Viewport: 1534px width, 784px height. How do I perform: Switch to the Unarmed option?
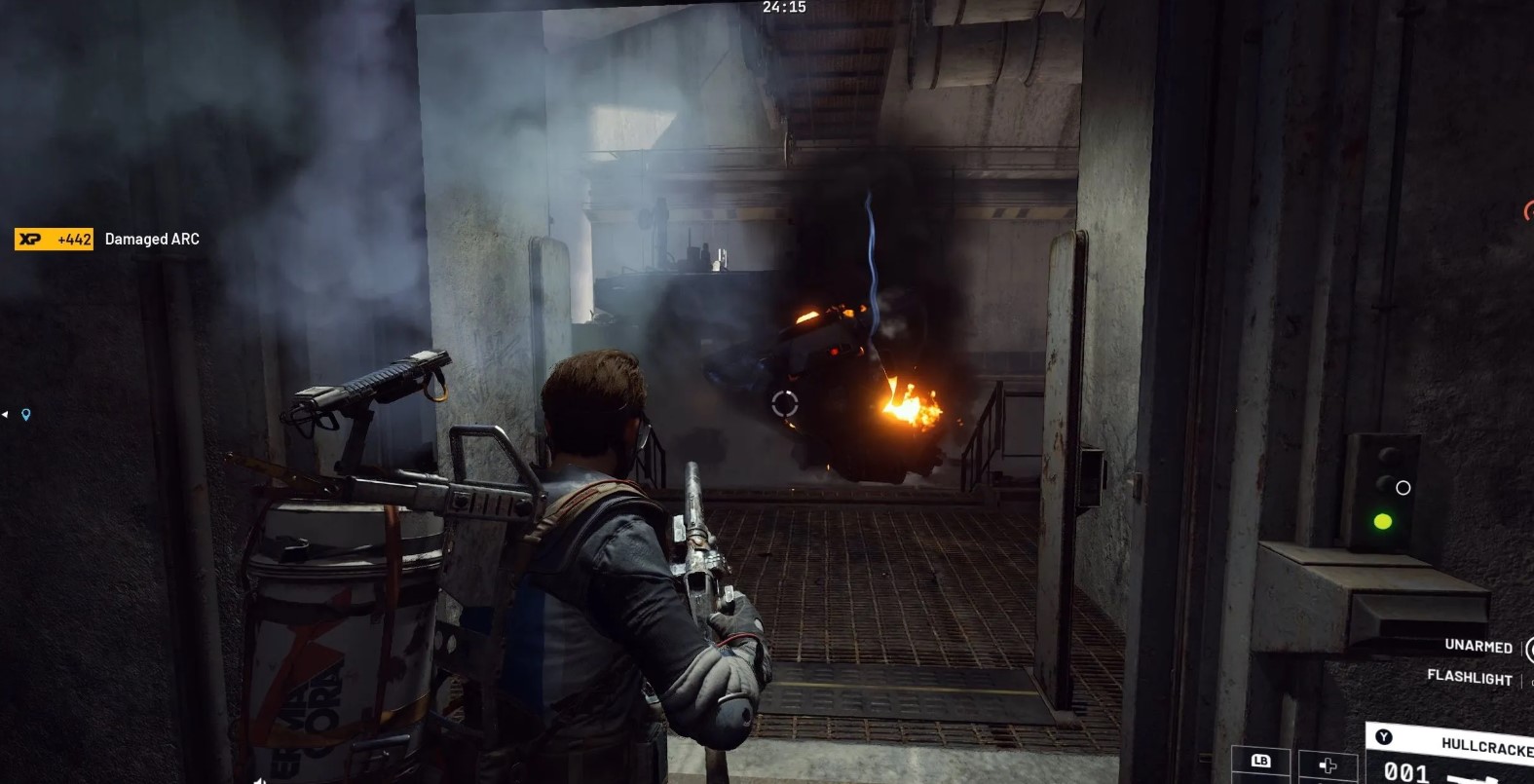1478,646
